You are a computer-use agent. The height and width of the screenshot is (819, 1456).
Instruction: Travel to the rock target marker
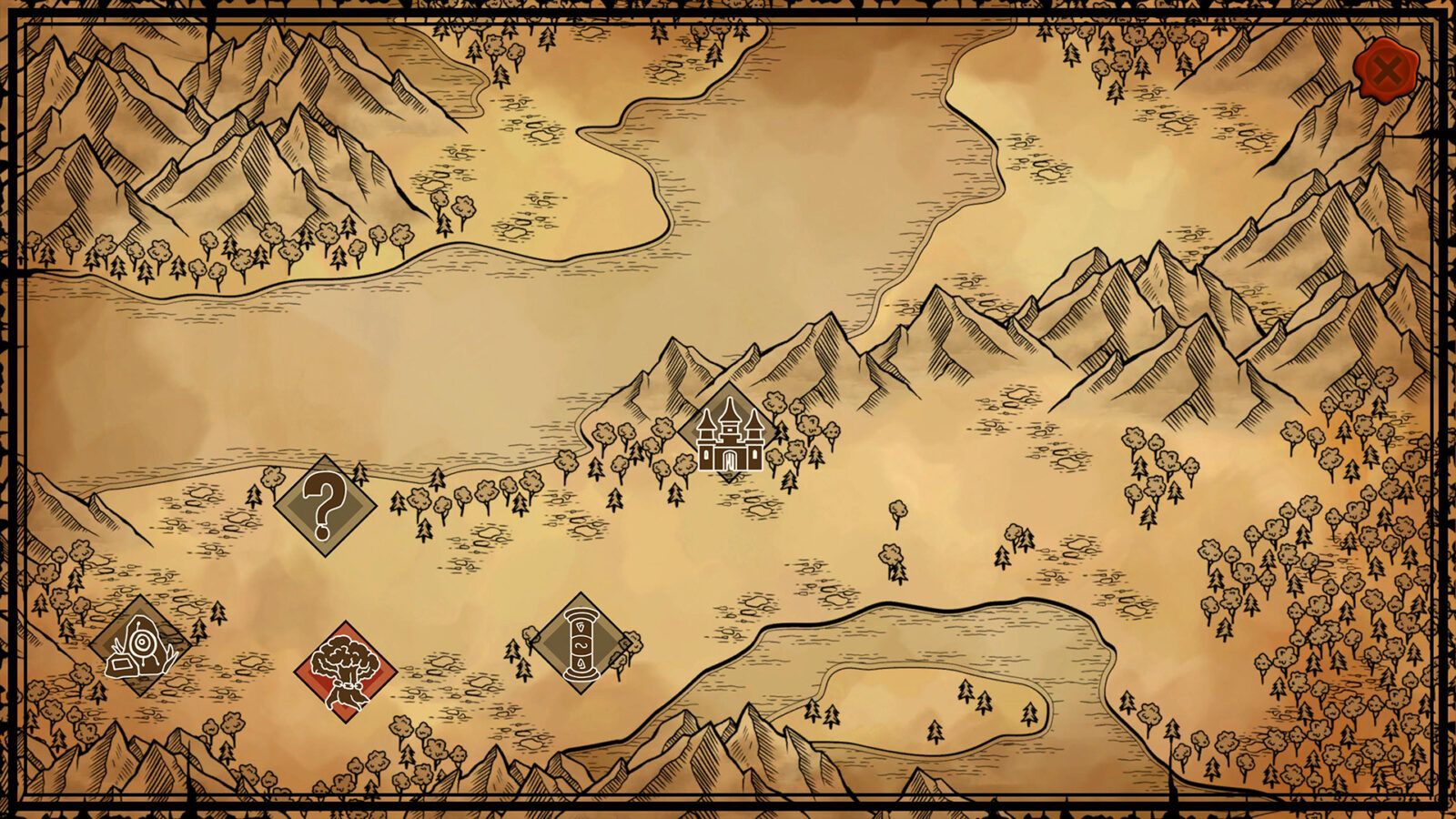[x=141, y=647]
